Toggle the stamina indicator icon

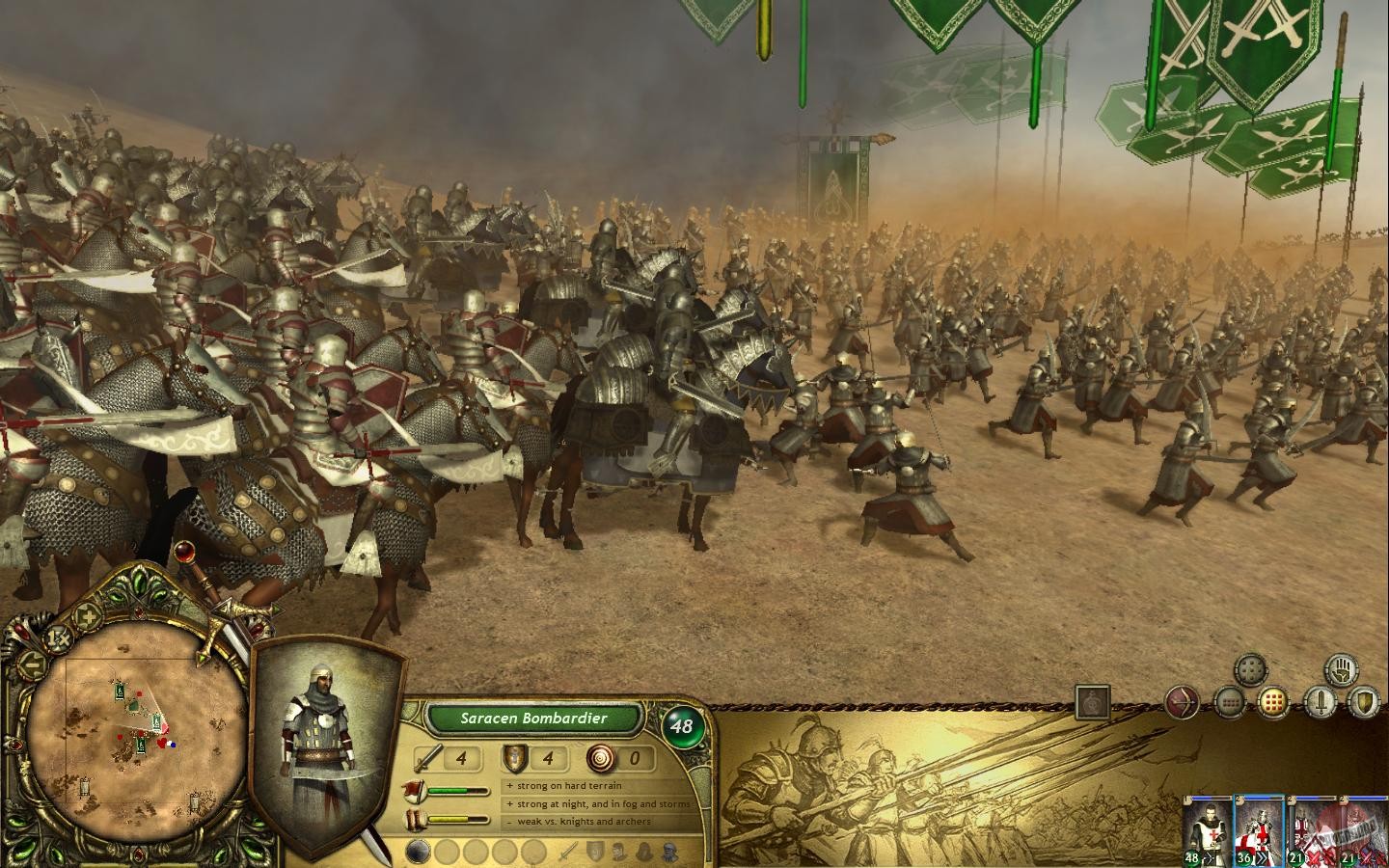414,819
